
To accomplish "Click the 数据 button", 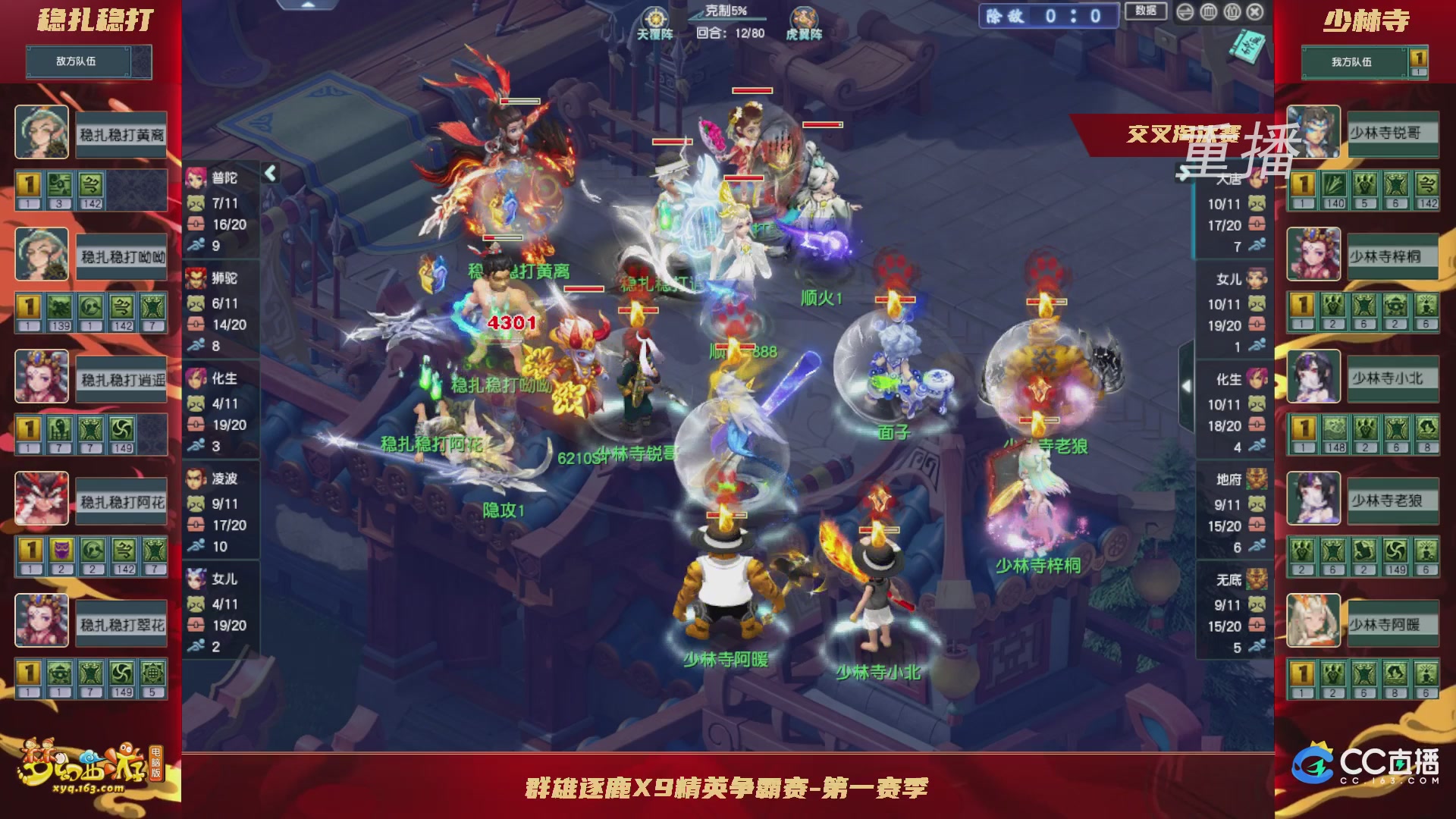I will pyautogui.click(x=1147, y=11).
